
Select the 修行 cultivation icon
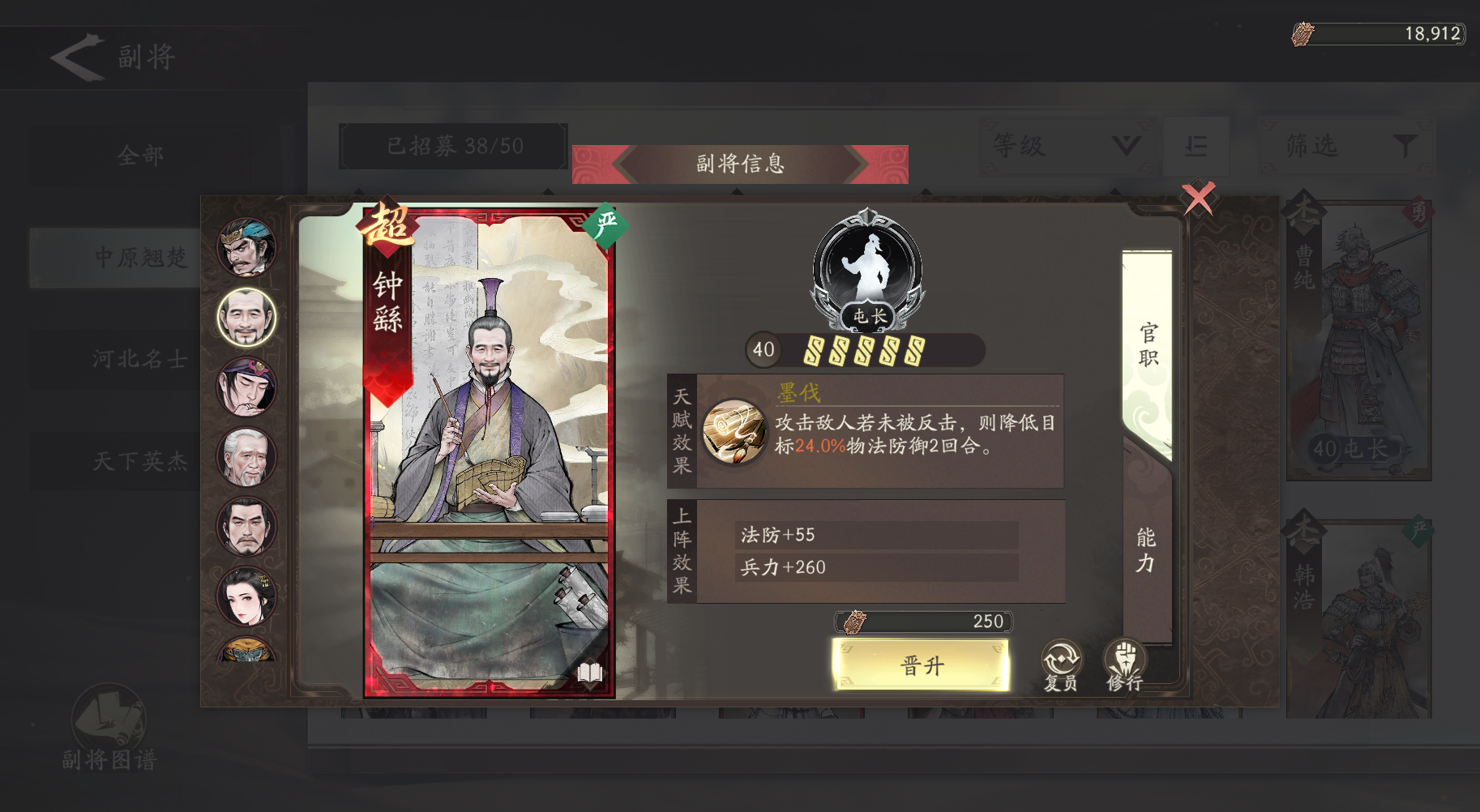(1123, 664)
